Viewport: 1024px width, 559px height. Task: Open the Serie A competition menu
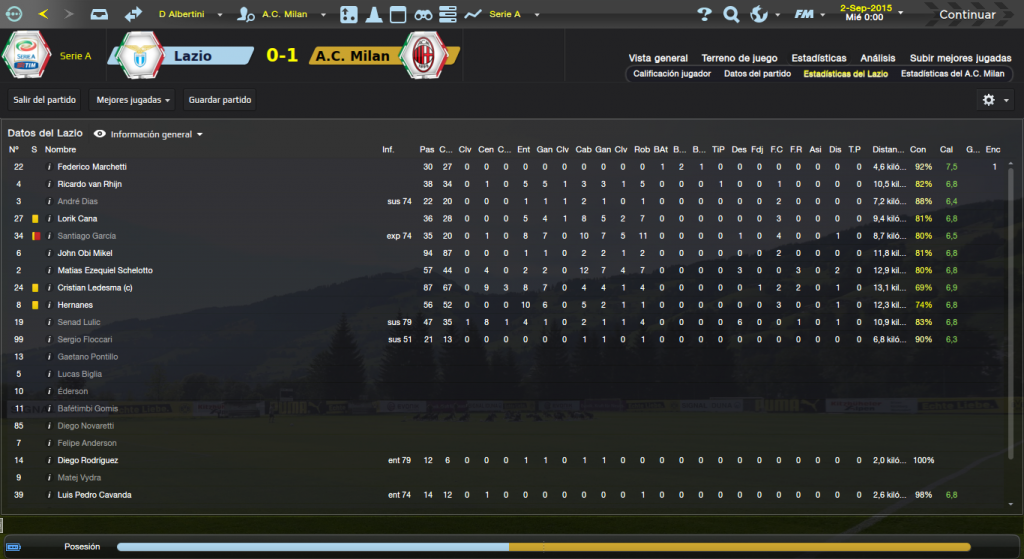click(509, 15)
